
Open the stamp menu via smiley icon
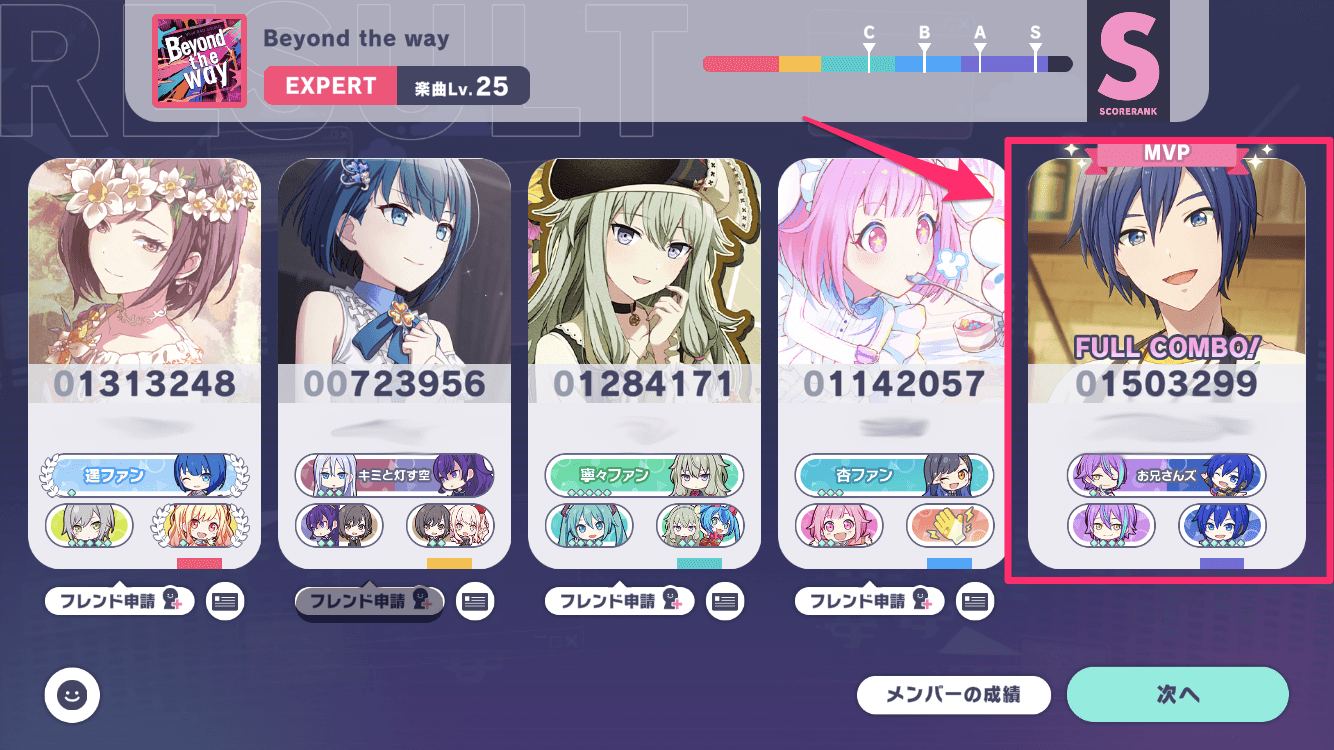point(70,695)
